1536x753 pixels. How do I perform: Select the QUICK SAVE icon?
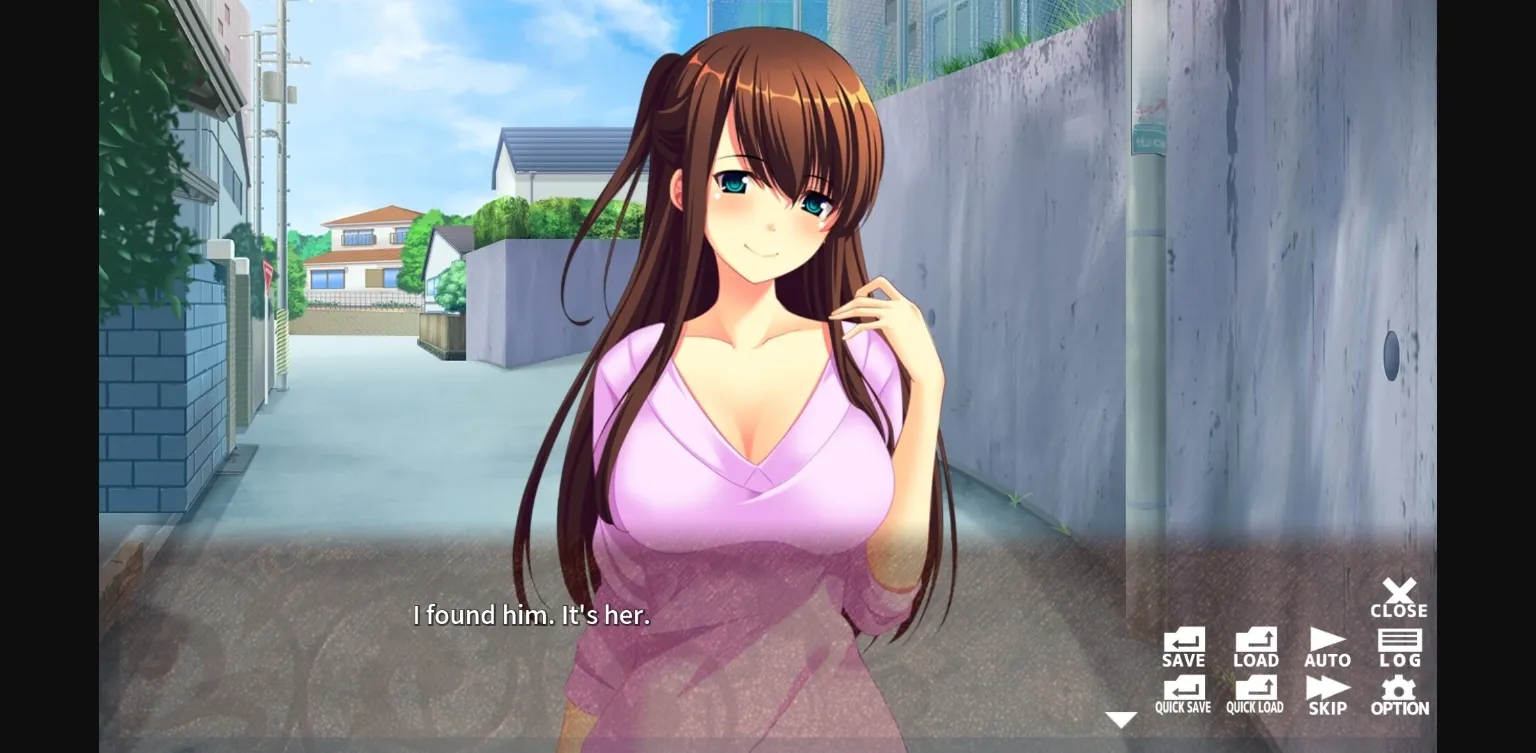pos(1184,690)
